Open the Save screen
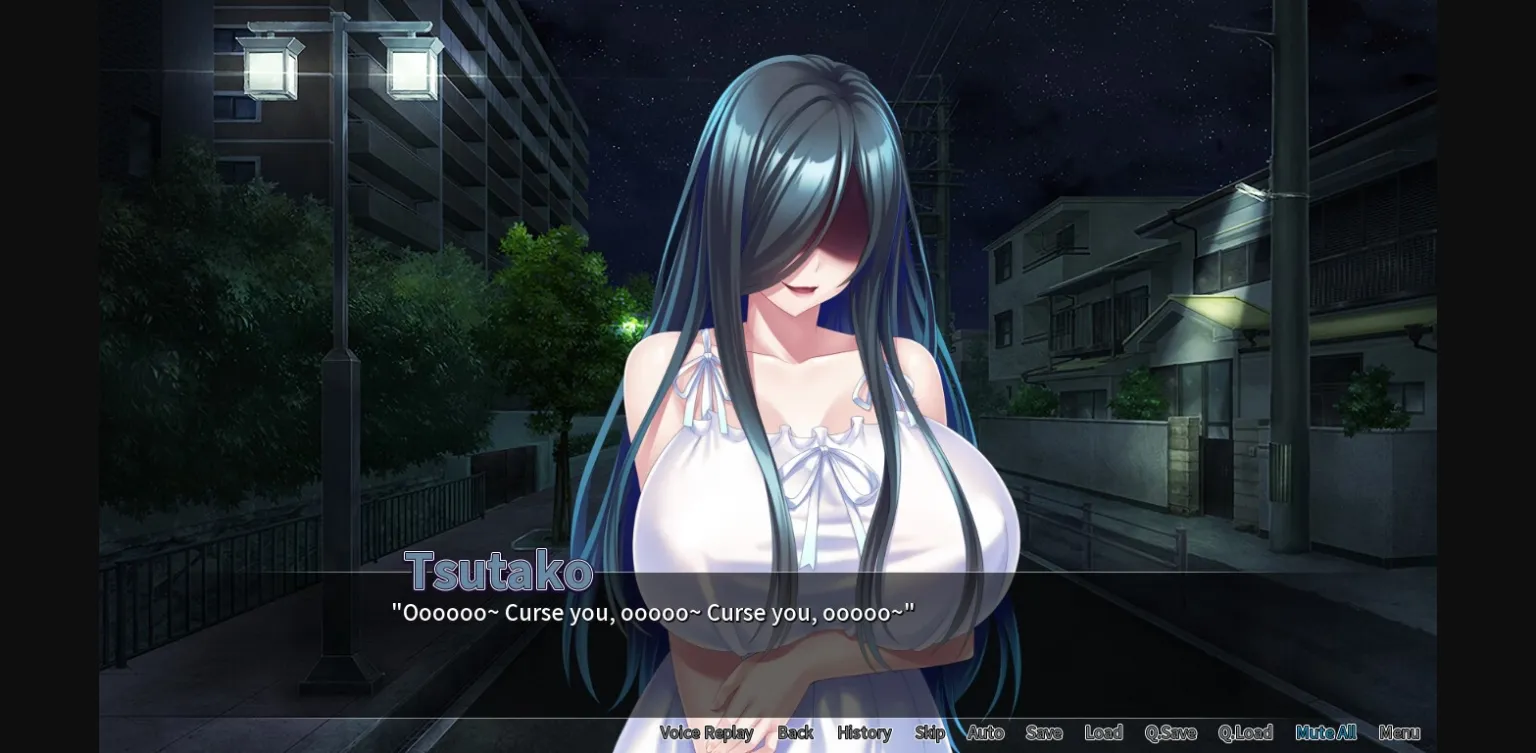1536x753 pixels. coord(1043,733)
